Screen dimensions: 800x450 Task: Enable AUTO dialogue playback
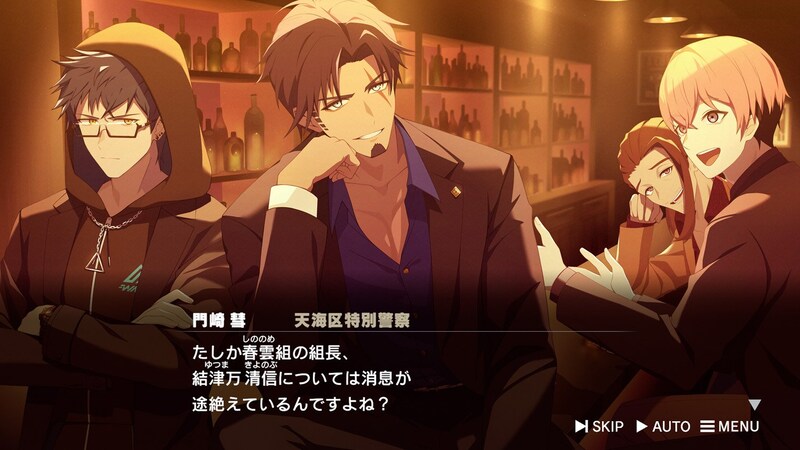pos(663,427)
